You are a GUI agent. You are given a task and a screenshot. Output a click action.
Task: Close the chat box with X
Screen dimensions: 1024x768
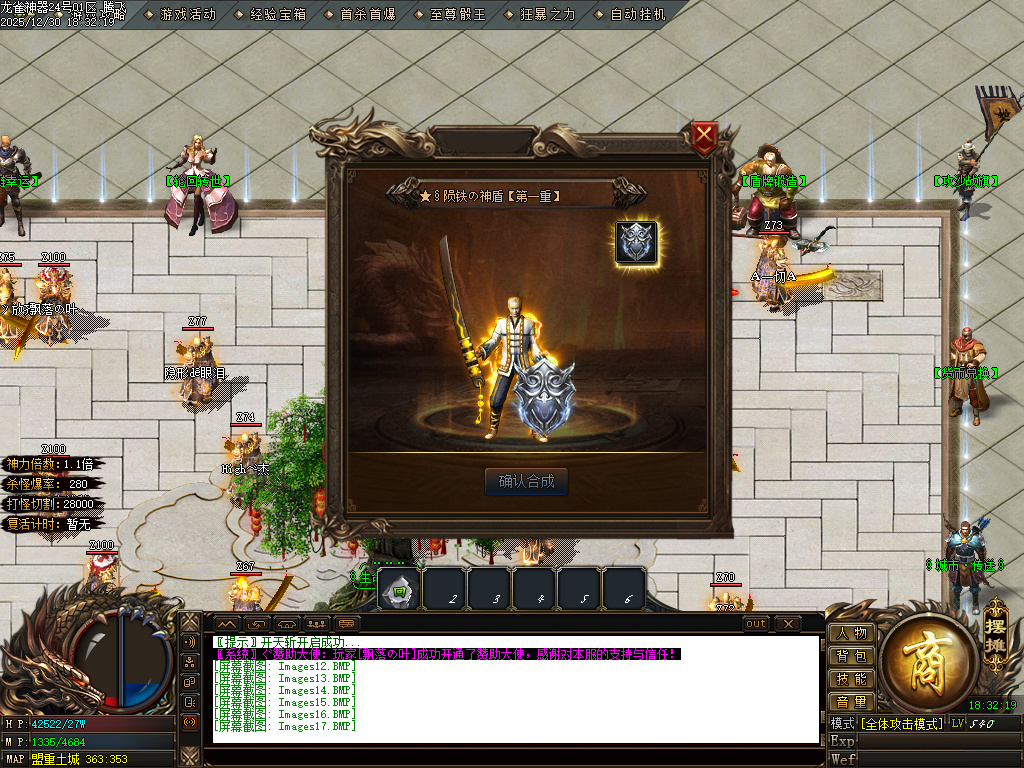[788, 624]
